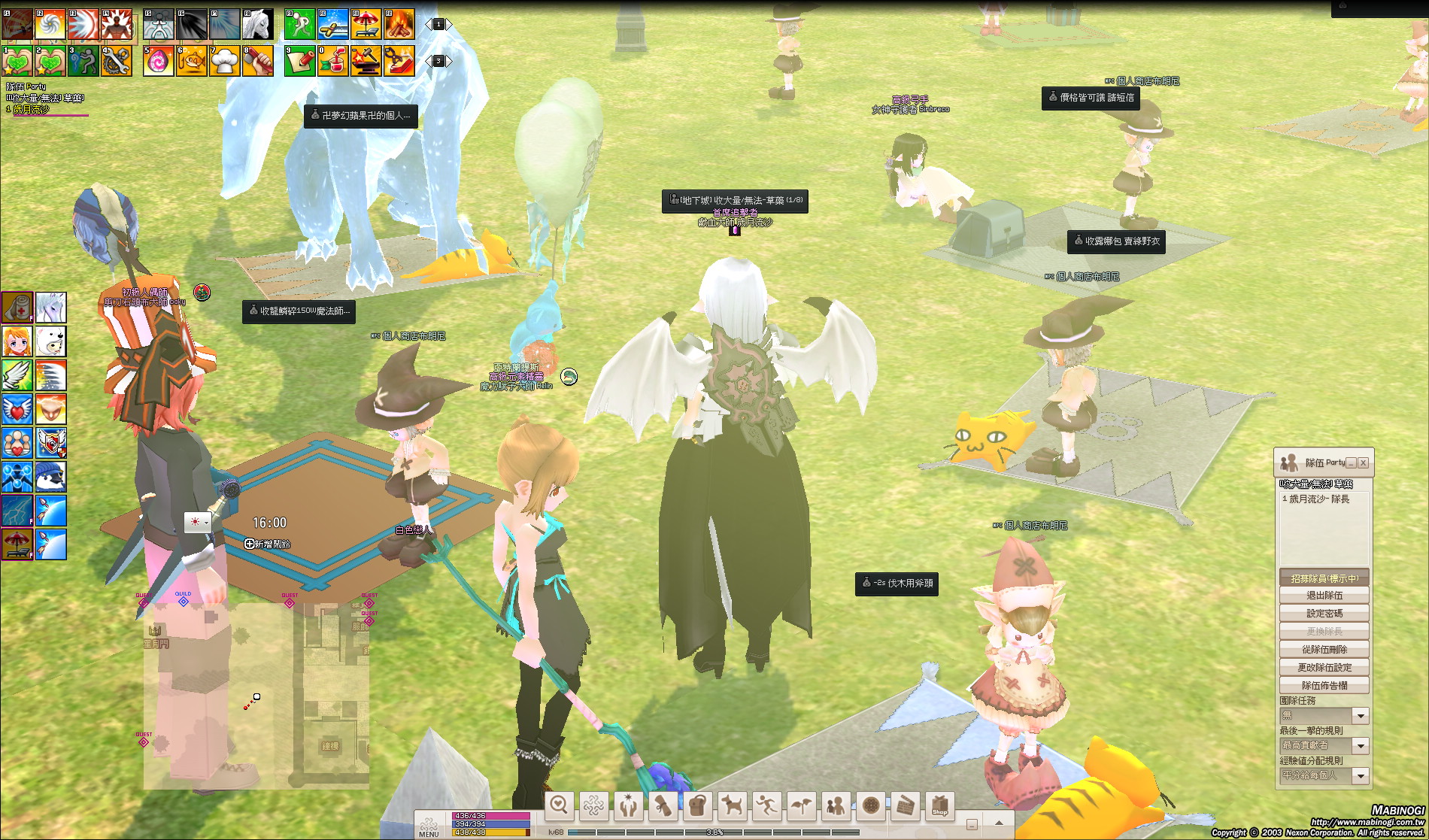Screen dimensions: 1429x840
Task: Open the 設定密碼 set password option
Action: 1324,614
